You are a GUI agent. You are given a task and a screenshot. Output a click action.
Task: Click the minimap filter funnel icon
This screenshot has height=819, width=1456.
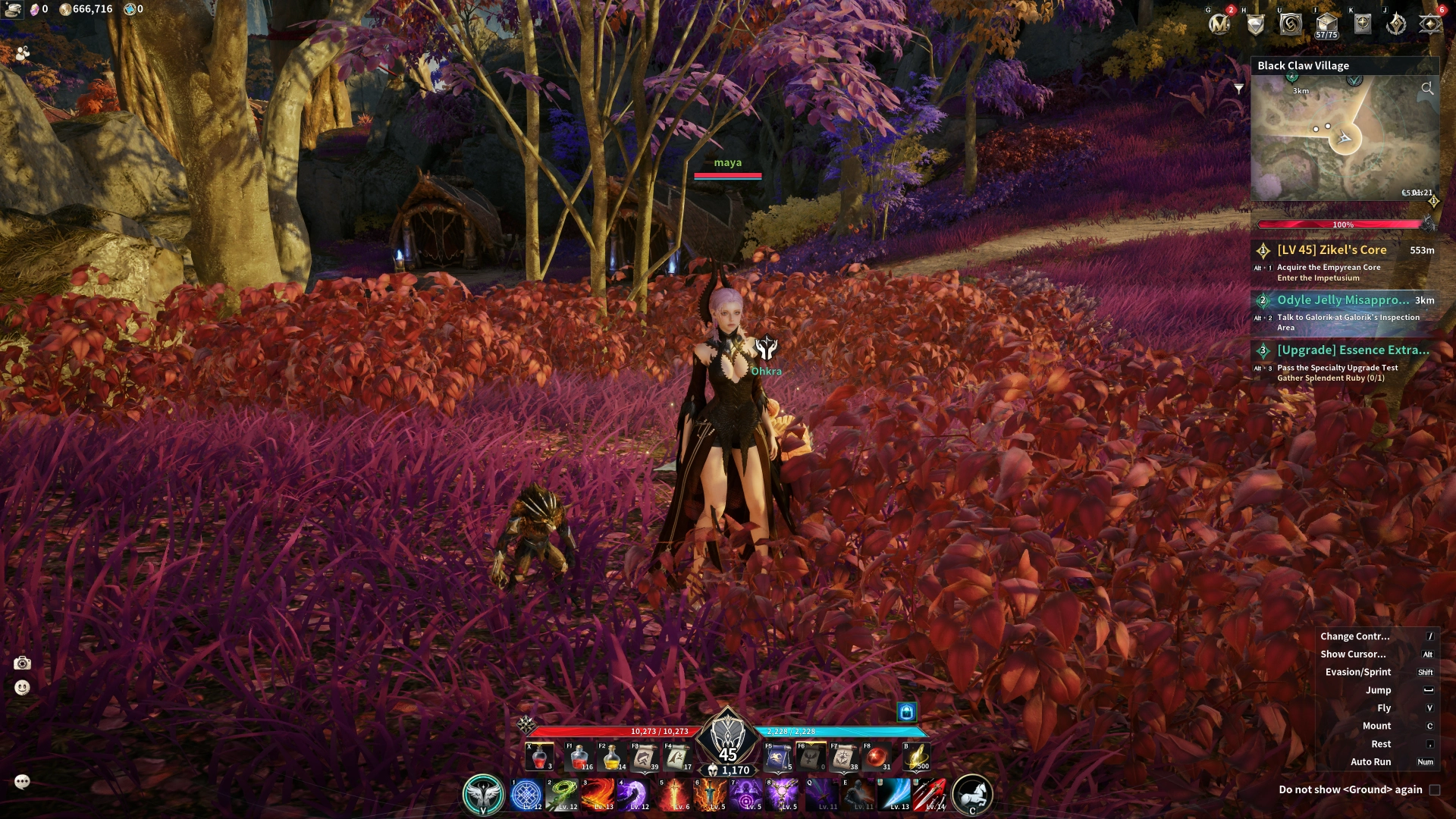[x=1239, y=89]
